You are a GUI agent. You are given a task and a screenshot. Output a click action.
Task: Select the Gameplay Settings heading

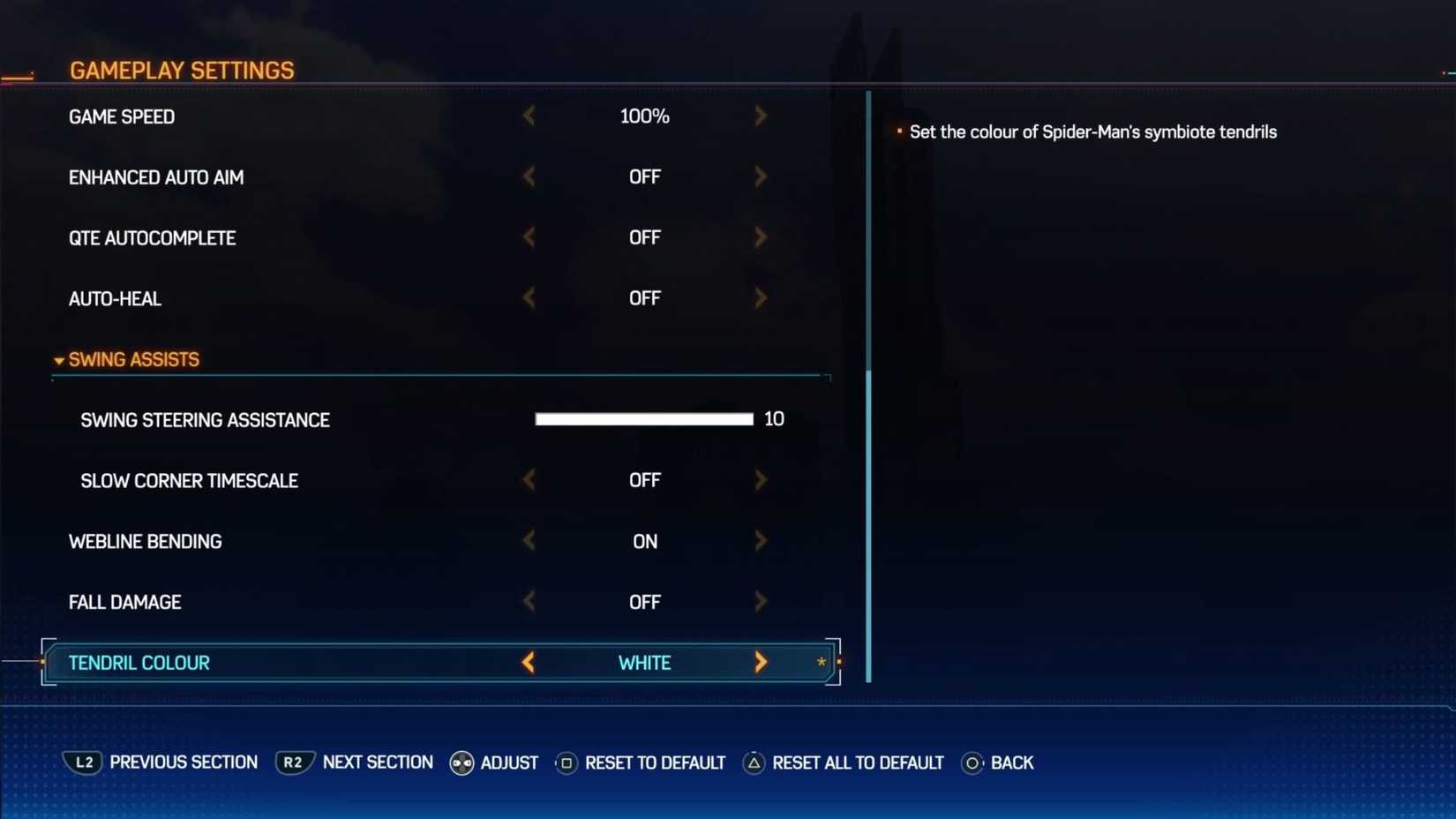coord(182,70)
